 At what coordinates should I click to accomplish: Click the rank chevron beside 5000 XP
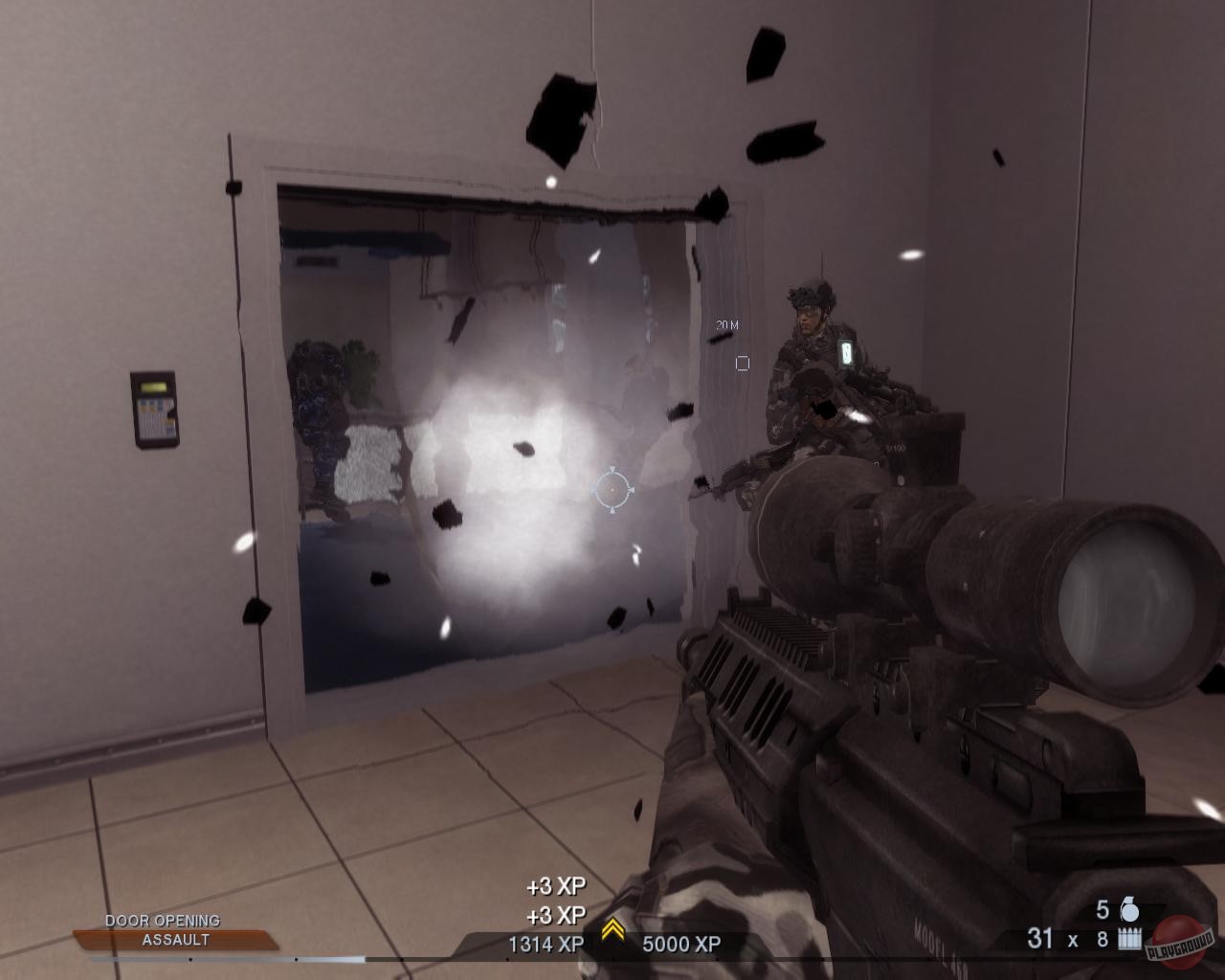click(612, 927)
